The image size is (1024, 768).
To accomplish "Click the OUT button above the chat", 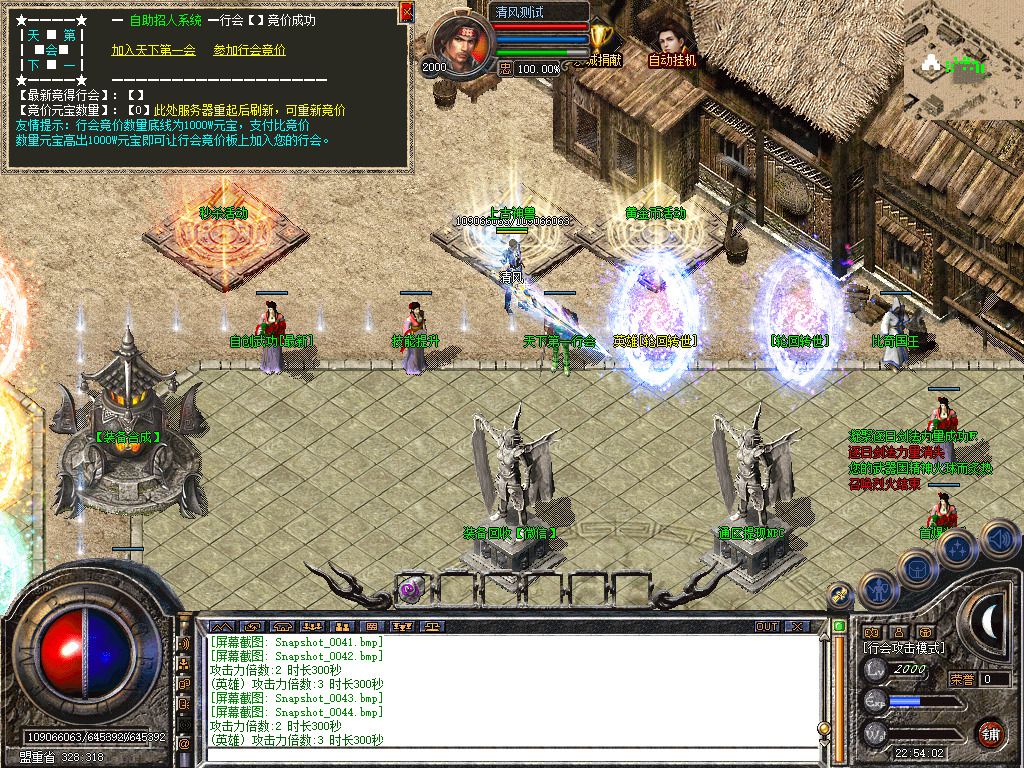I will [x=767, y=627].
